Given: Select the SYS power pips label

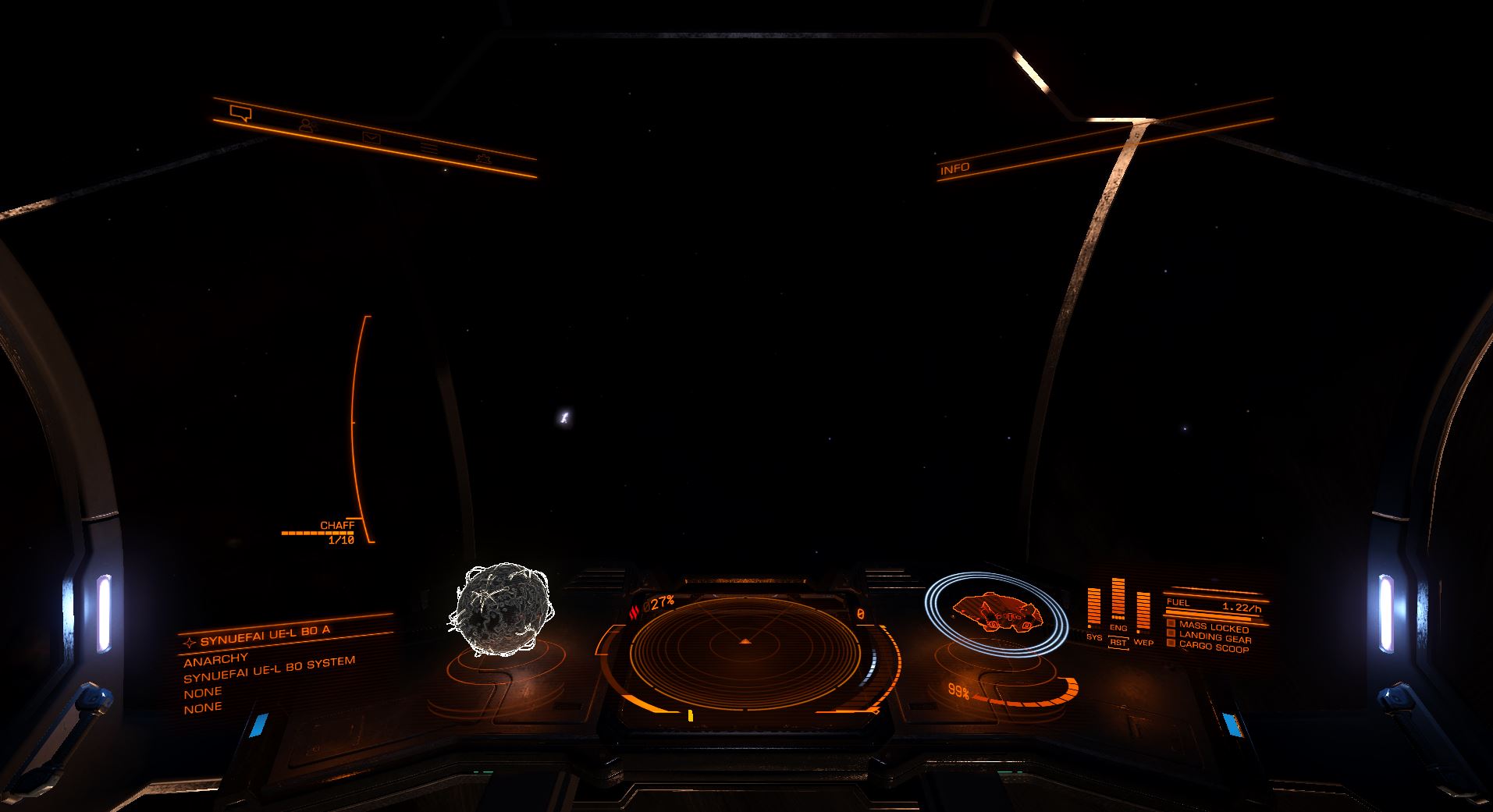Looking at the screenshot, I should pyautogui.click(x=1094, y=636).
